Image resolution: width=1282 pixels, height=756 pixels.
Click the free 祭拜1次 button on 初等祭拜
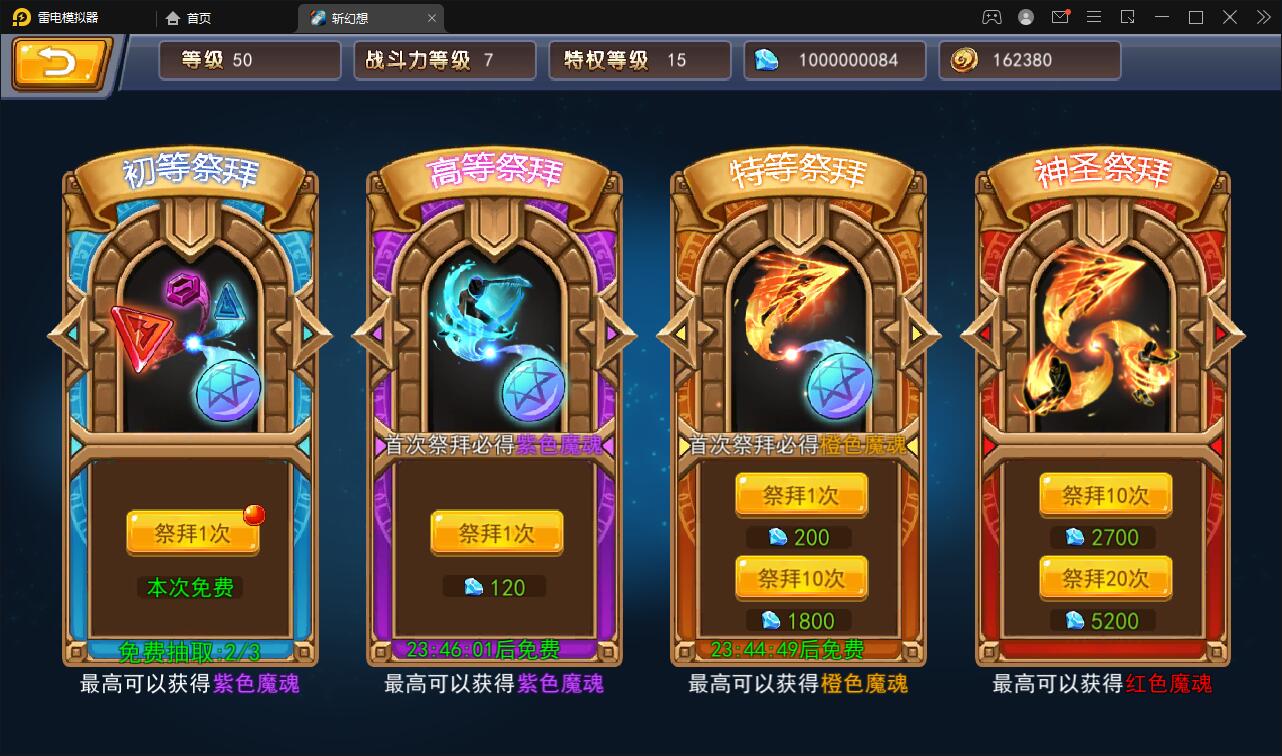pyautogui.click(x=193, y=532)
